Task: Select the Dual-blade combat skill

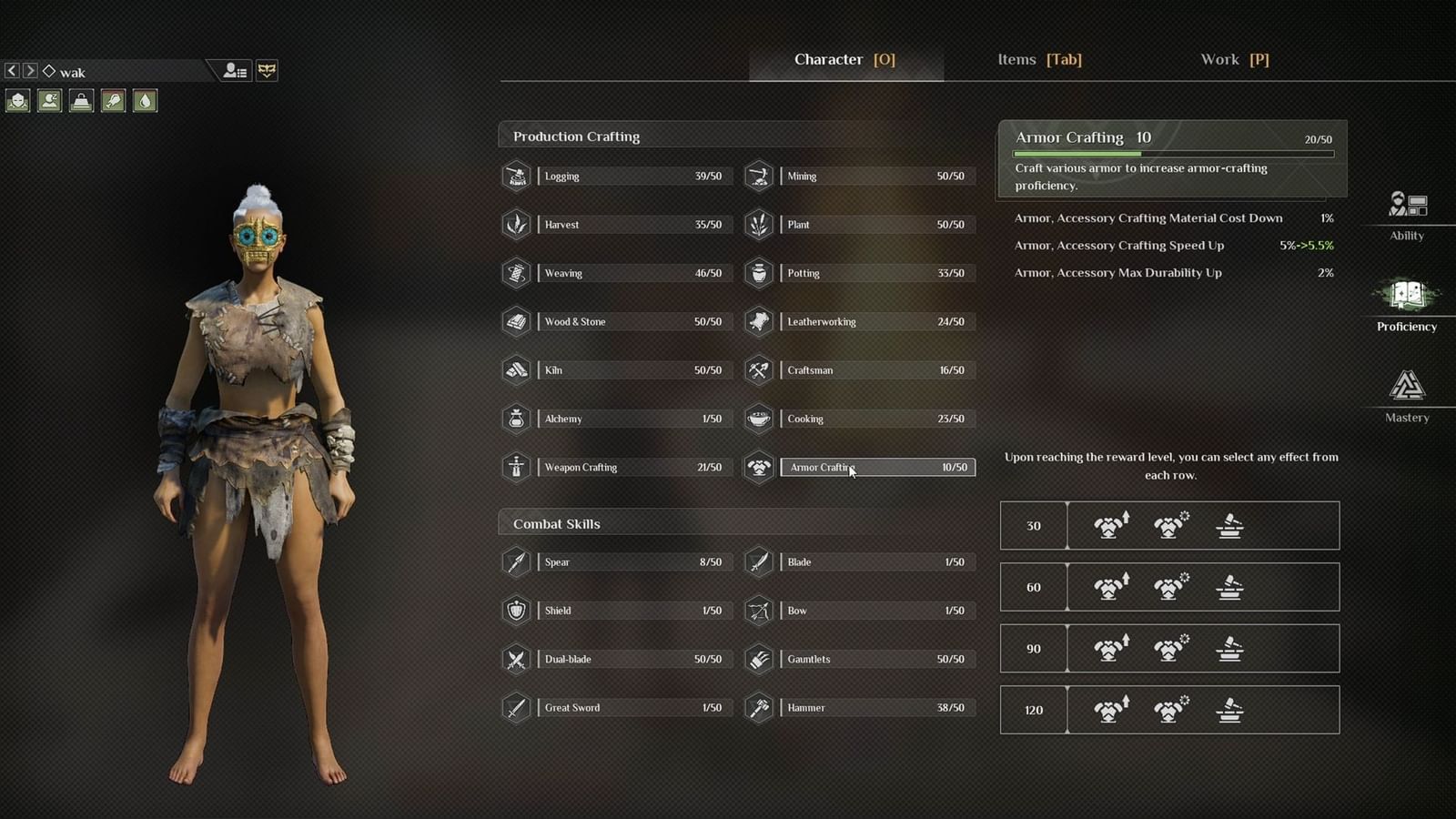Action: coord(633,659)
